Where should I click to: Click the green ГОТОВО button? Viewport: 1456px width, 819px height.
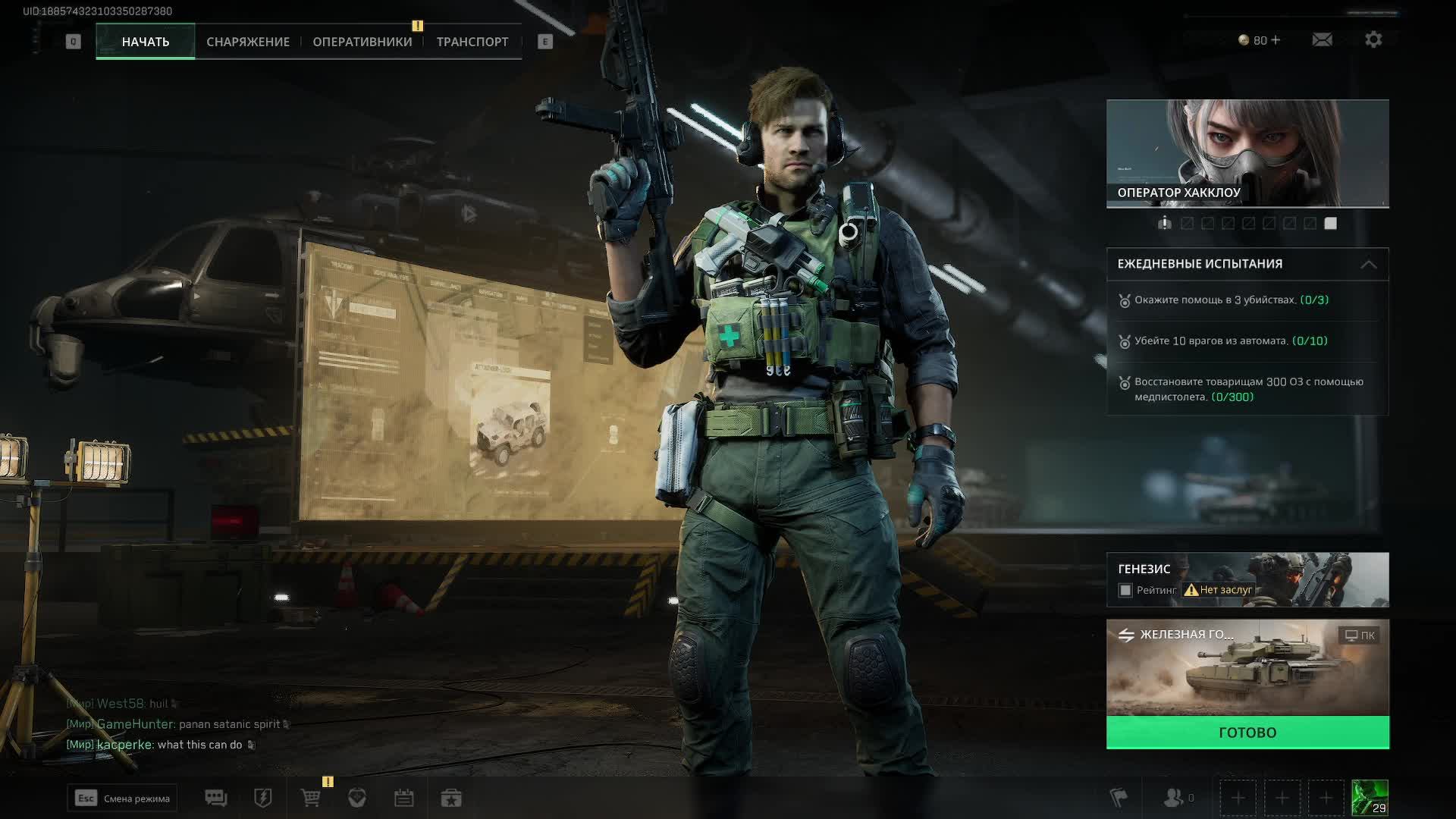tap(1247, 733)
